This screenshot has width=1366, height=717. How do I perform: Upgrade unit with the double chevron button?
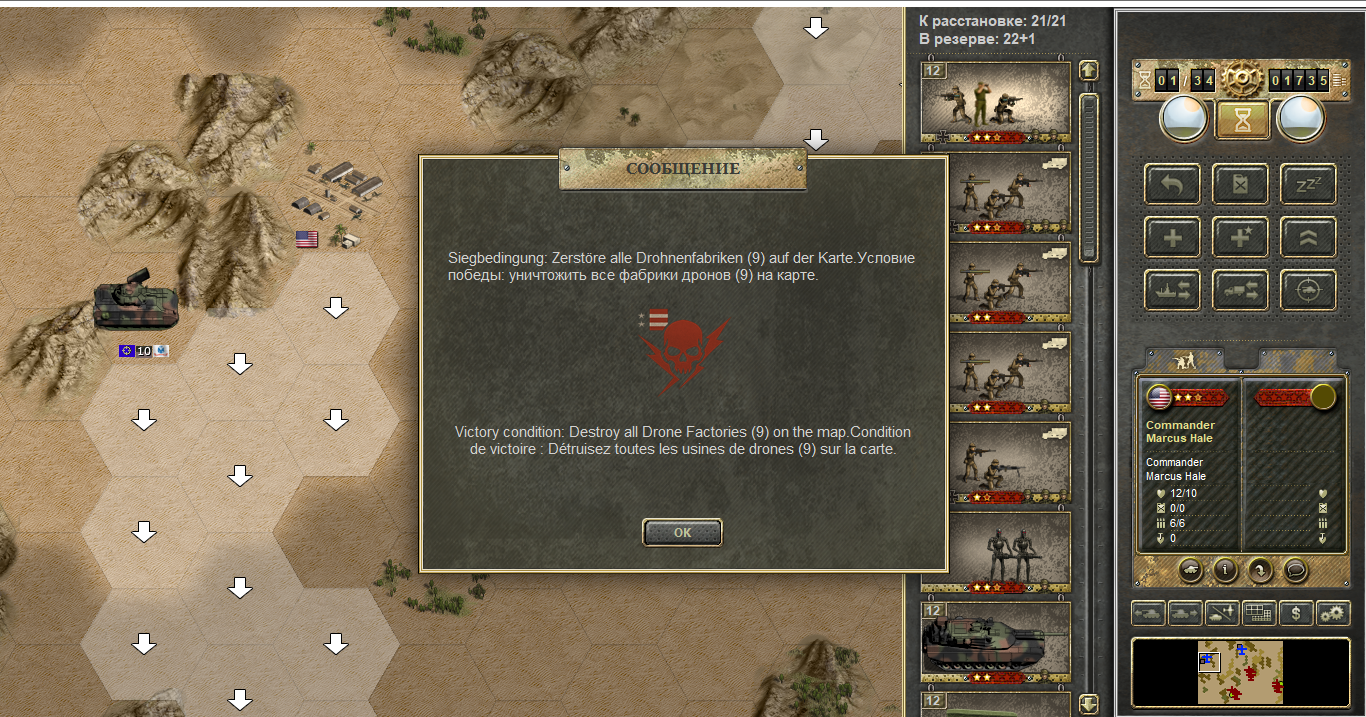[1308, 238]
